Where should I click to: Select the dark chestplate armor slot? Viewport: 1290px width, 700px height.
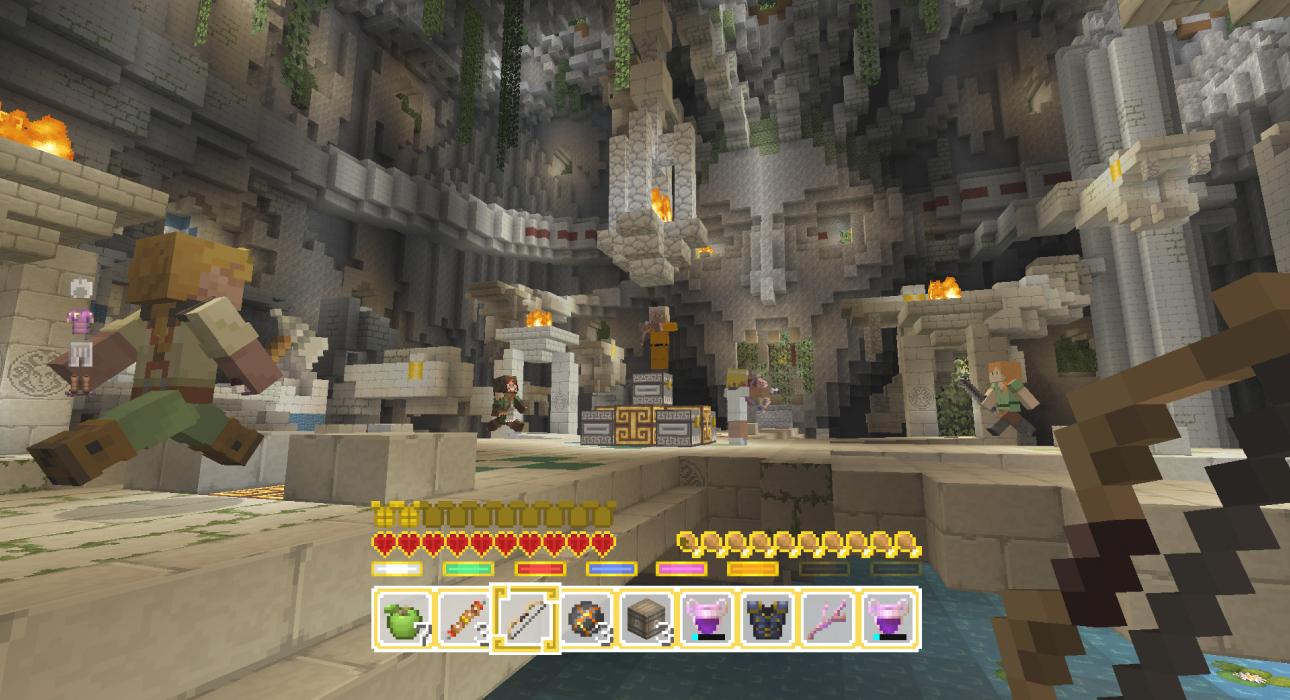769,619
